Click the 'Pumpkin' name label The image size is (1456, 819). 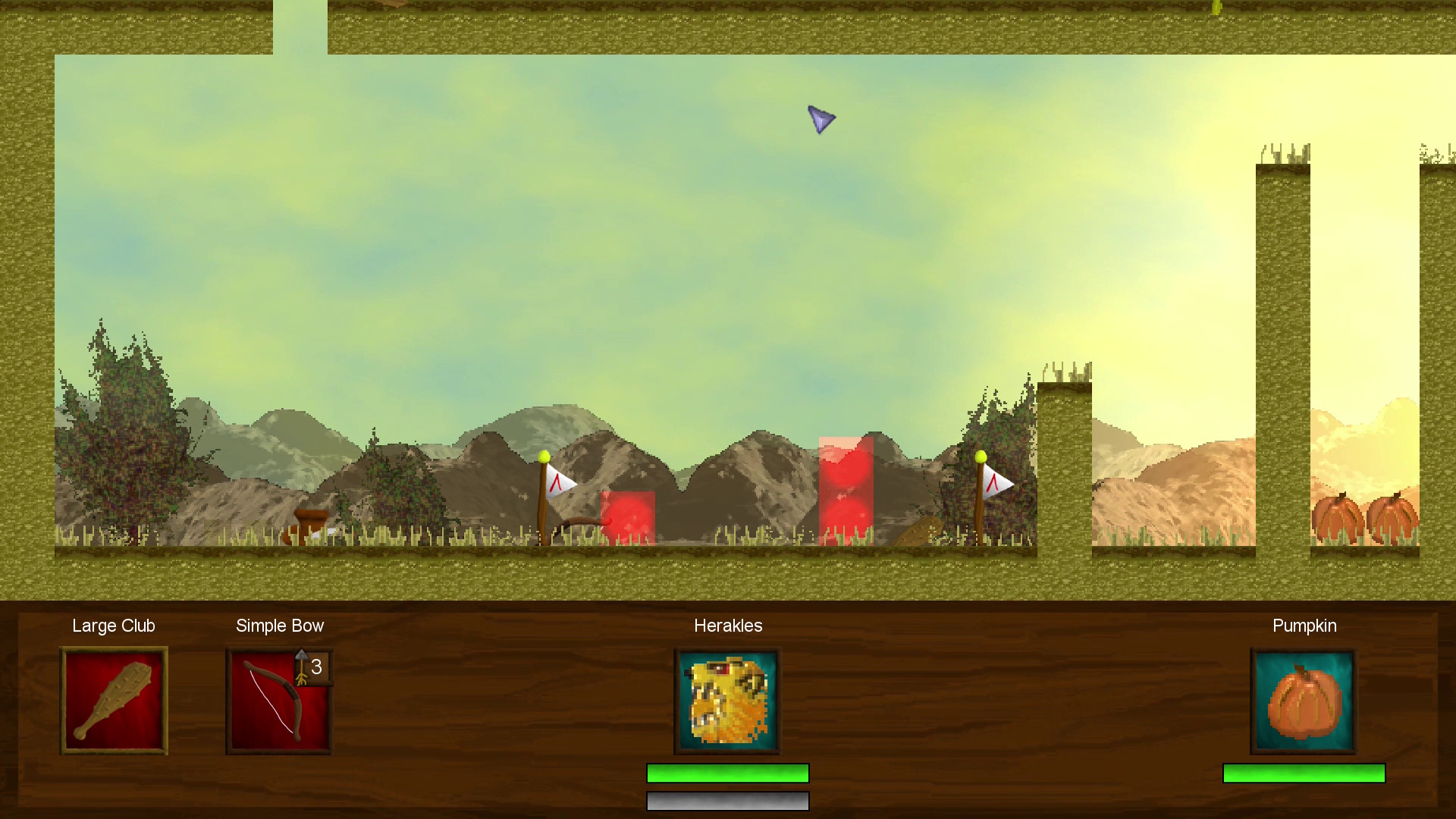(1304, 626)
